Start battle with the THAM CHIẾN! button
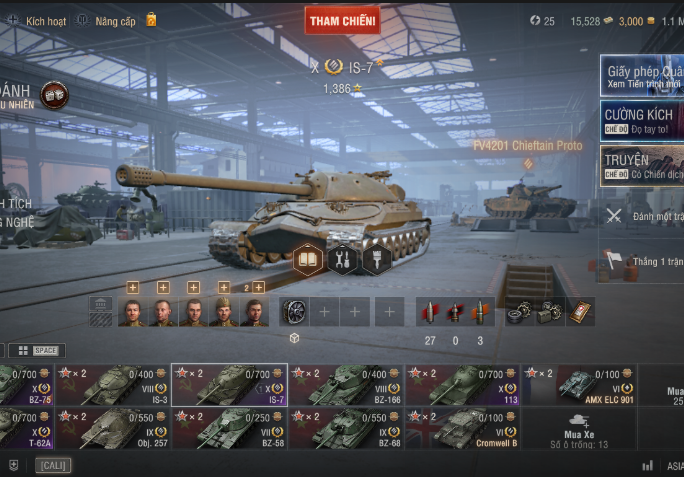Screen dimensions: 684x477 point(342,20)
